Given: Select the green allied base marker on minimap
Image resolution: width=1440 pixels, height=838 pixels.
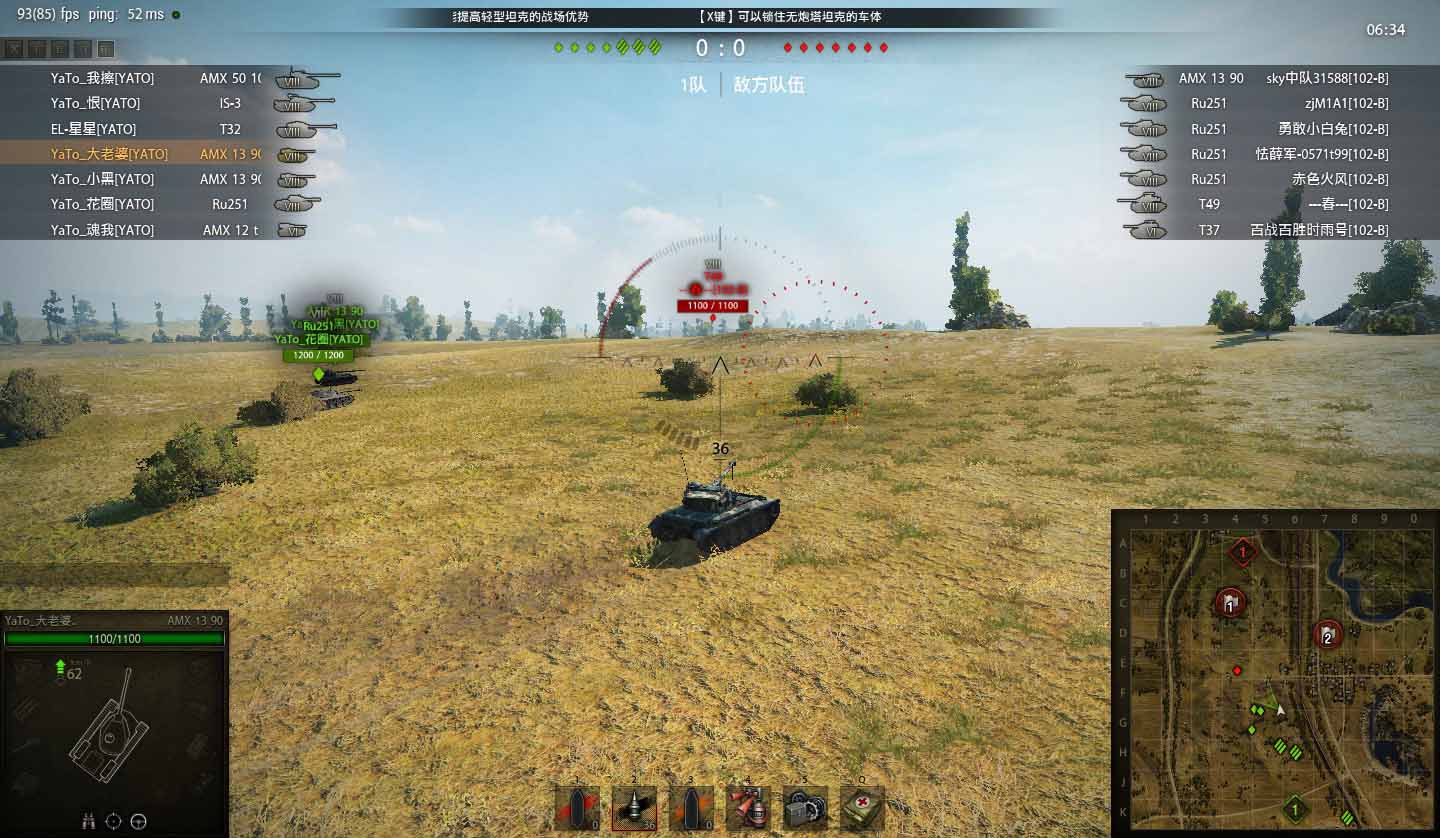Looking at the screenshot, I should coord(1293,807).
